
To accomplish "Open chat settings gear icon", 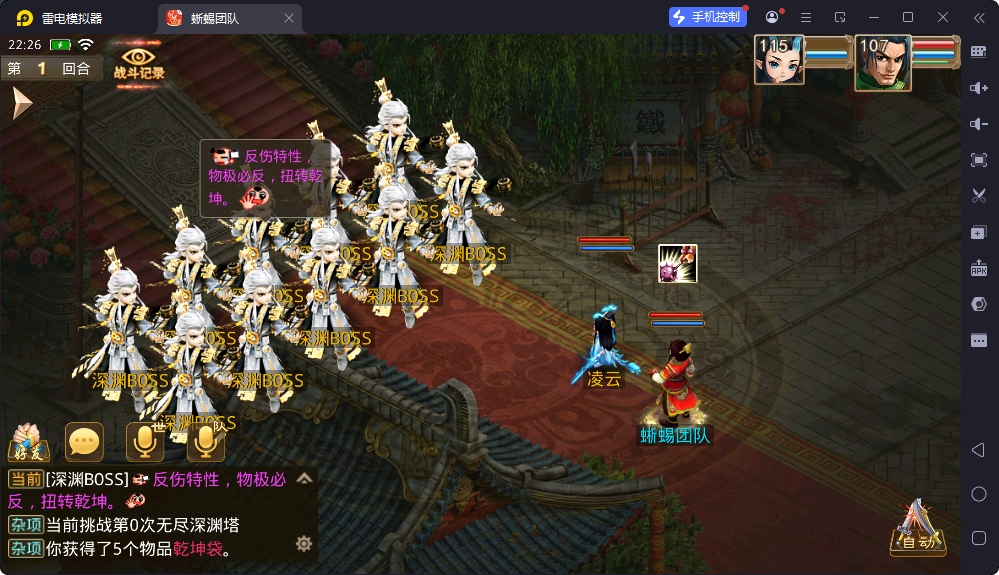I will point(304,544).
